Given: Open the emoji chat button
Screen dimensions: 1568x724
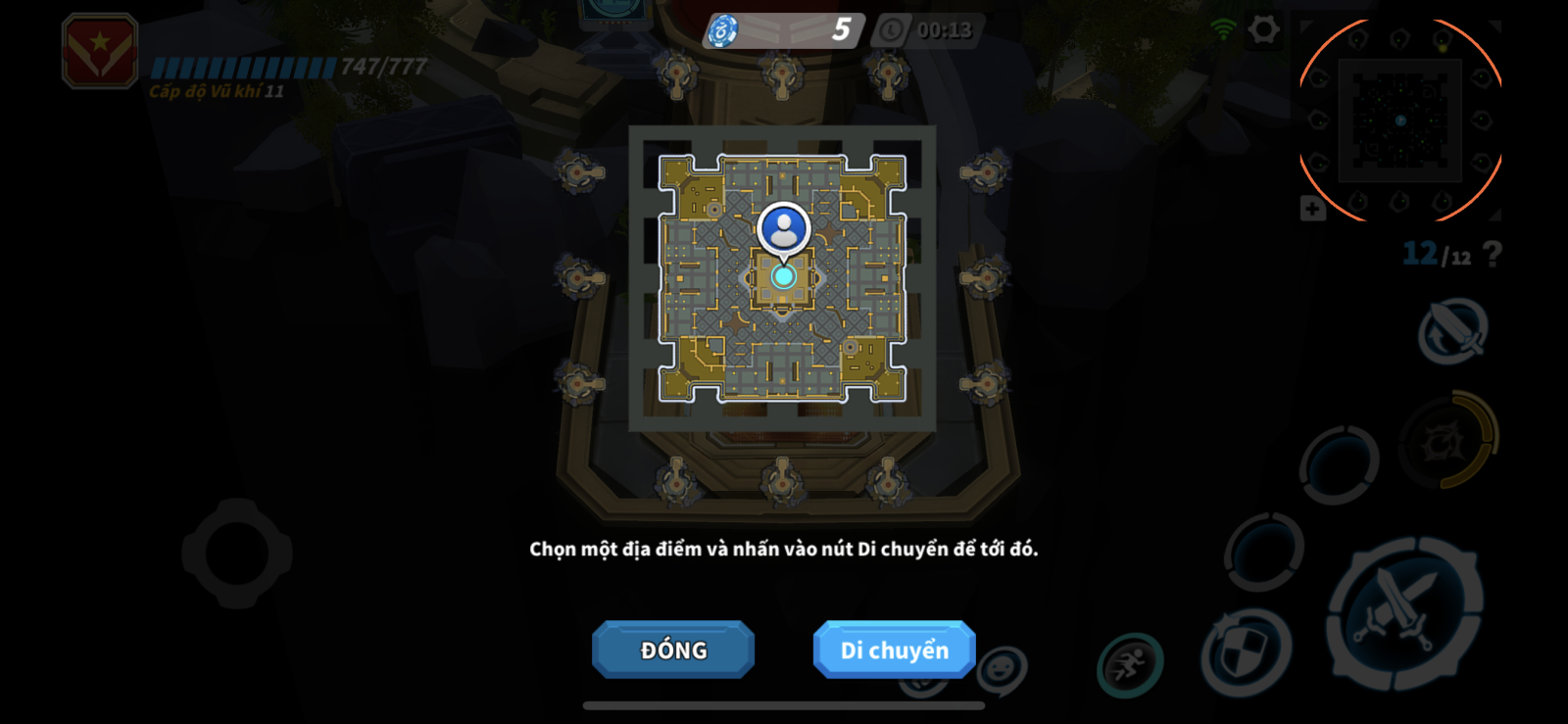Looking at the screenshot, I should (x=1002, y=670).
